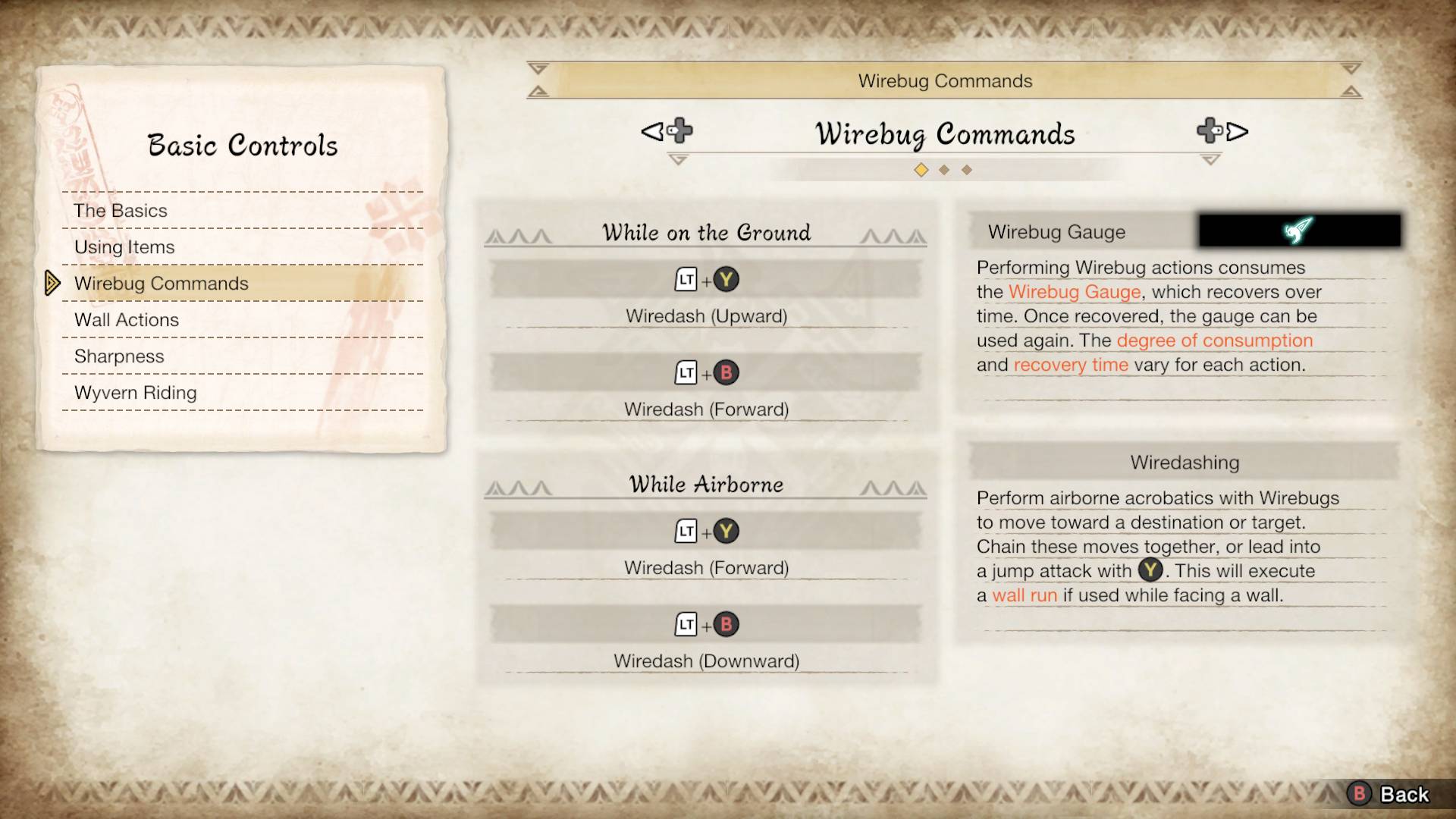Click the Back button

click(x=1389, y=794)
